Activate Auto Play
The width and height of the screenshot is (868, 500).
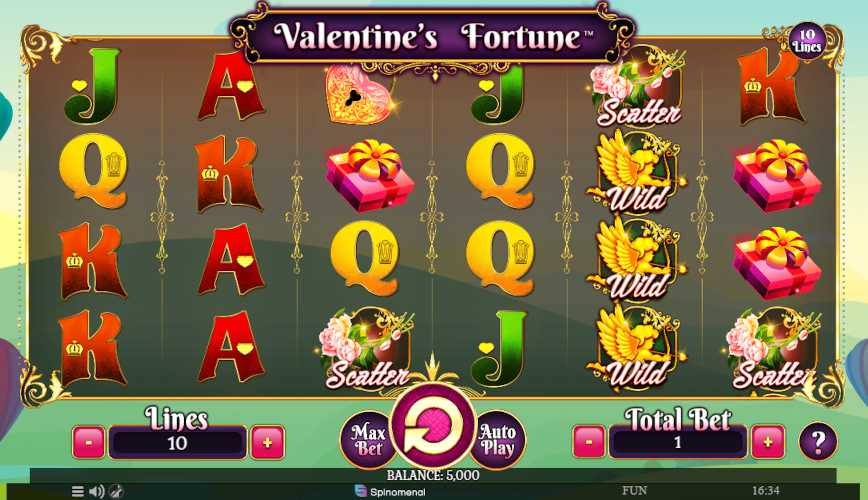(497, 439)
